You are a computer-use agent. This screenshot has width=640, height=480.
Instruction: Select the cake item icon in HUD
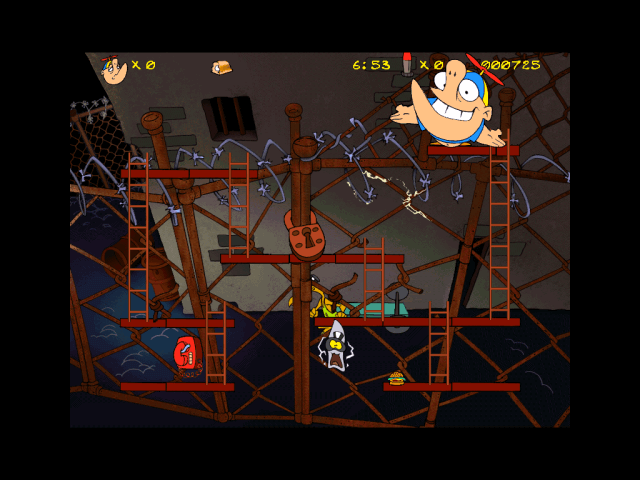221,67
